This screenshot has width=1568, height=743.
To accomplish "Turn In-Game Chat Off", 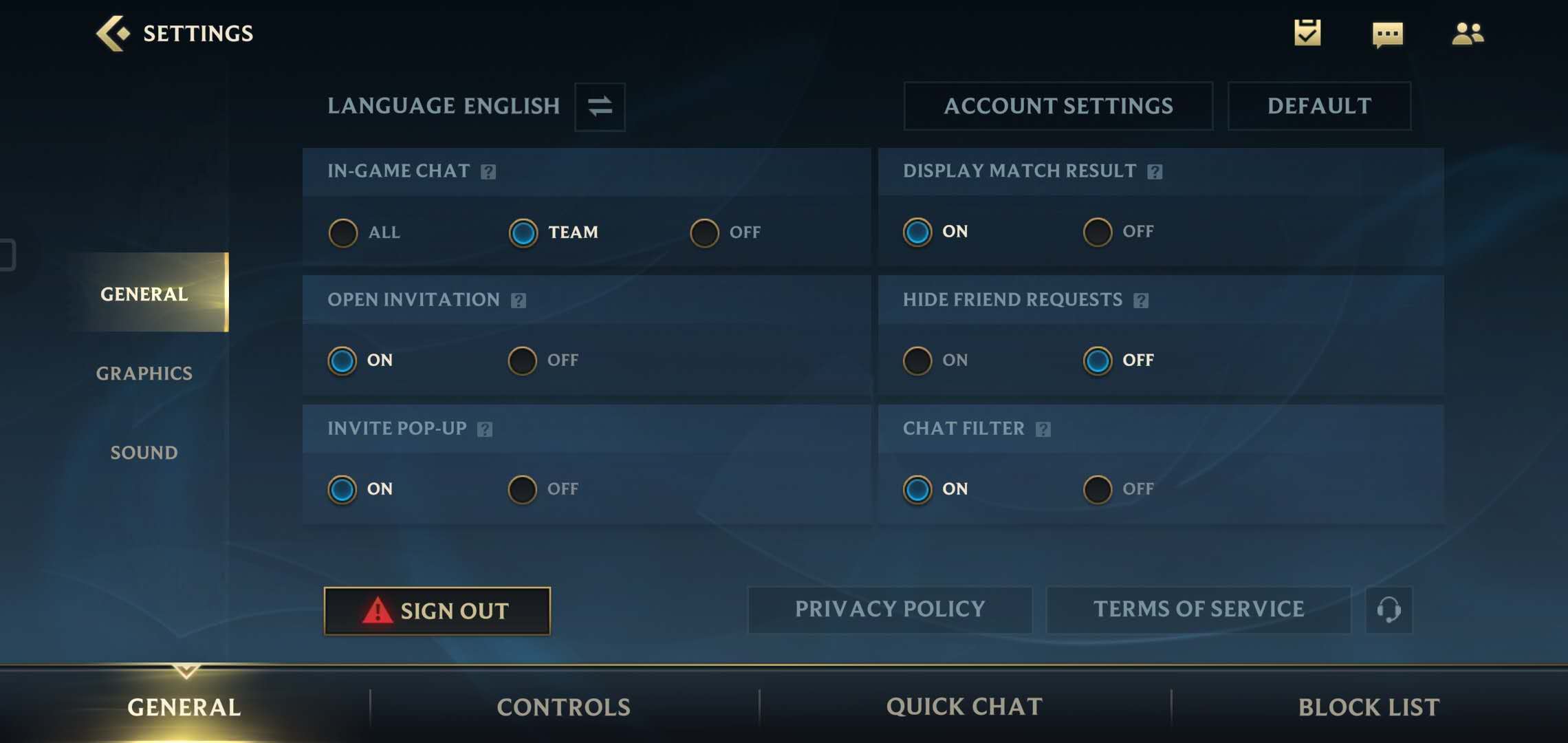I will tap(704, 233).
